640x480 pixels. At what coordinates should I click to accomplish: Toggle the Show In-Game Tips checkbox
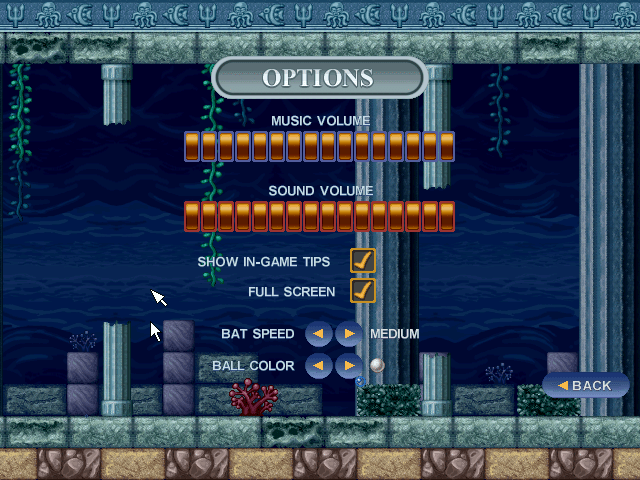pos(362,261)
